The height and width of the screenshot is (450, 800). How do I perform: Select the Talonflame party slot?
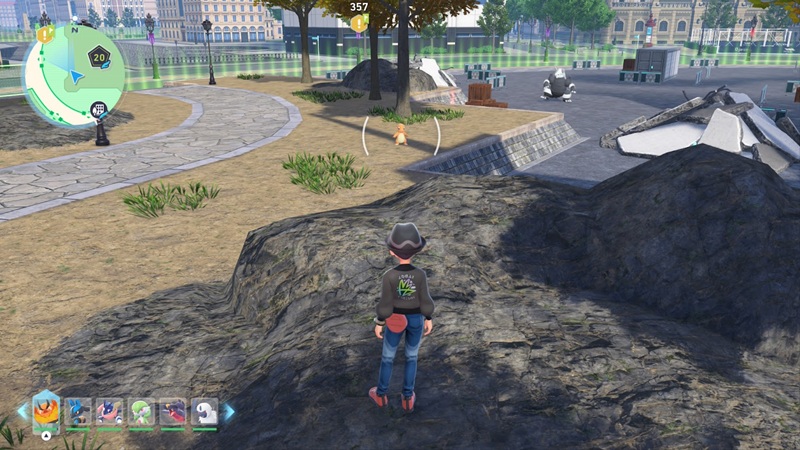pos(46,412)
